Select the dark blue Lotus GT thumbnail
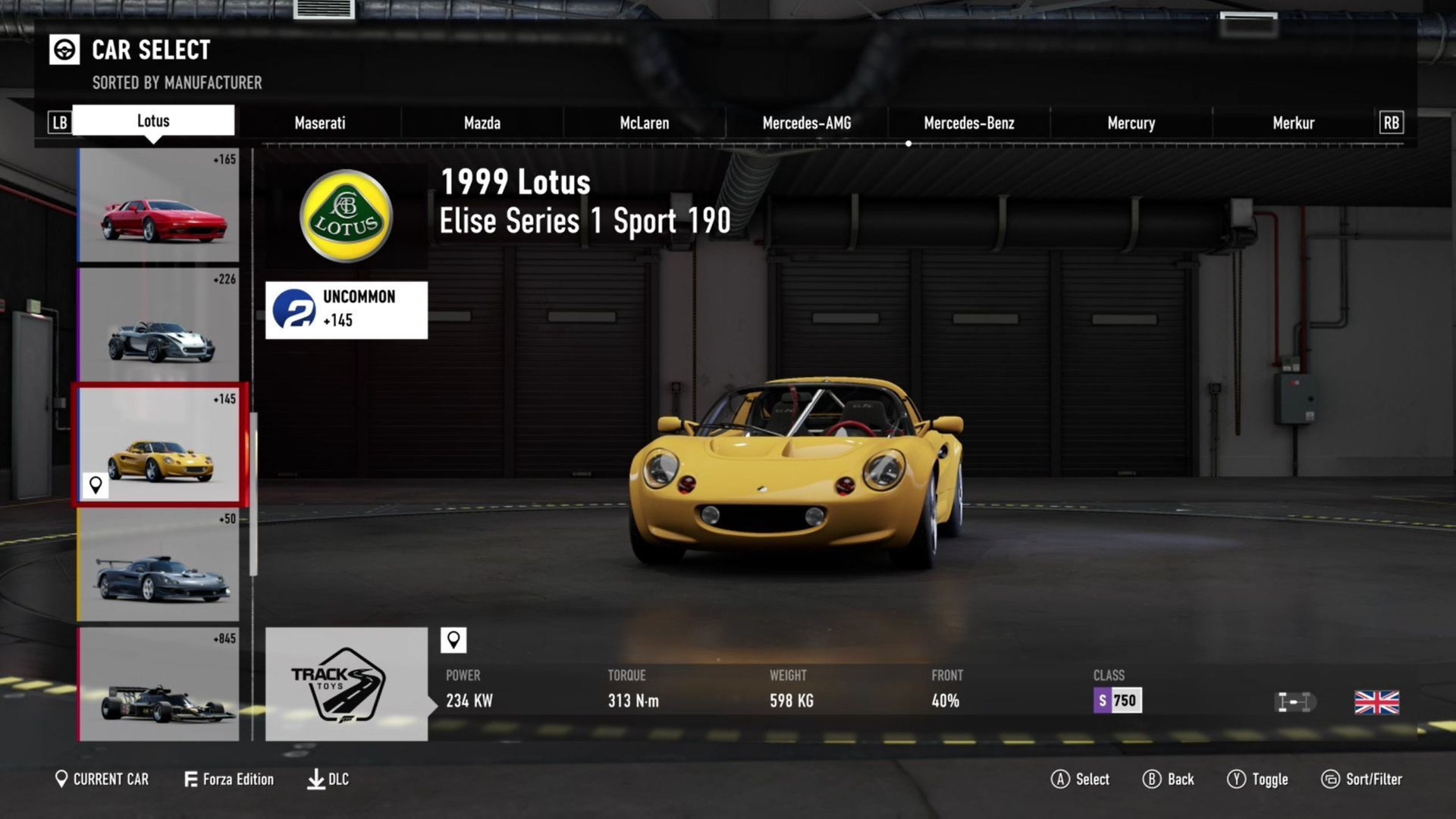 [158, 565]
